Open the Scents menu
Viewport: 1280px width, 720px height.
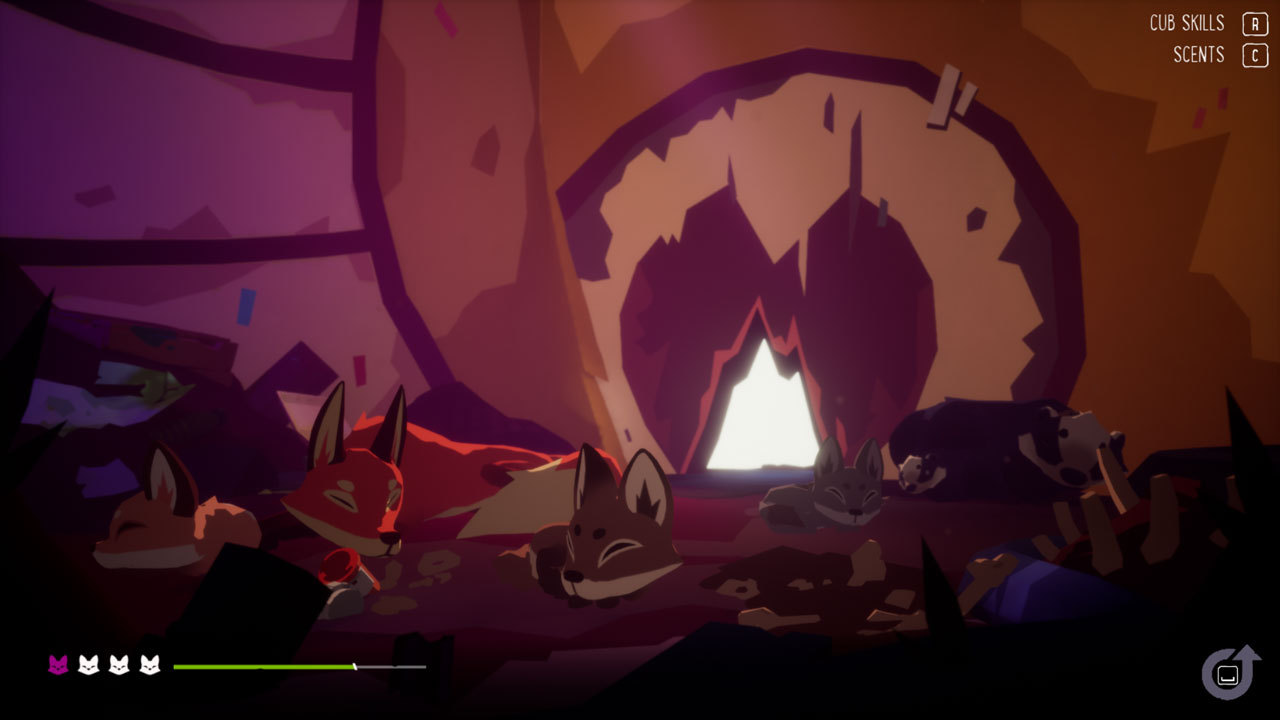coord(1199,55)
